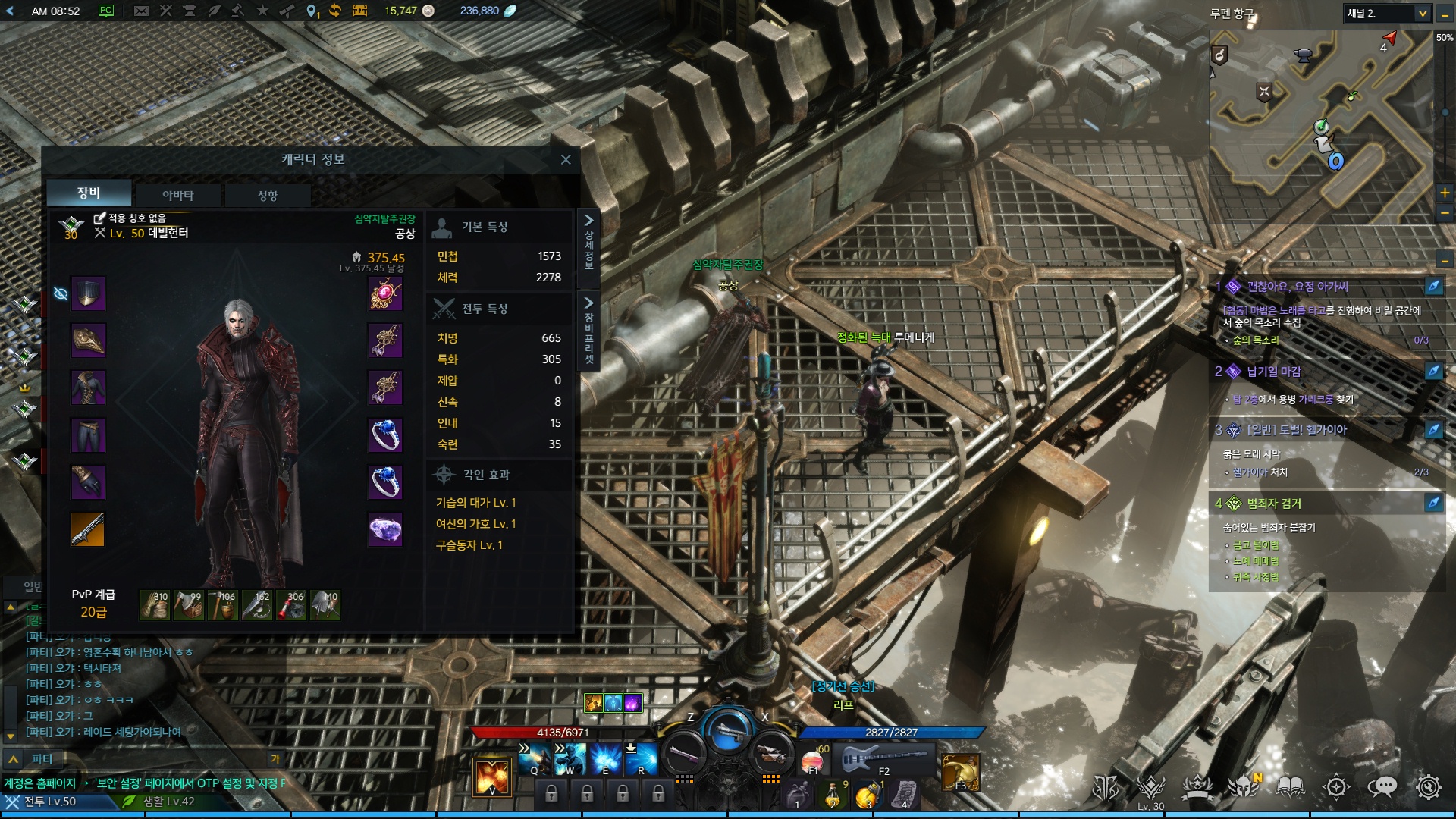Toggle helmet visibility eye icon
The width and height of the screenshot is (1456, 819).
tap(61, 293)
